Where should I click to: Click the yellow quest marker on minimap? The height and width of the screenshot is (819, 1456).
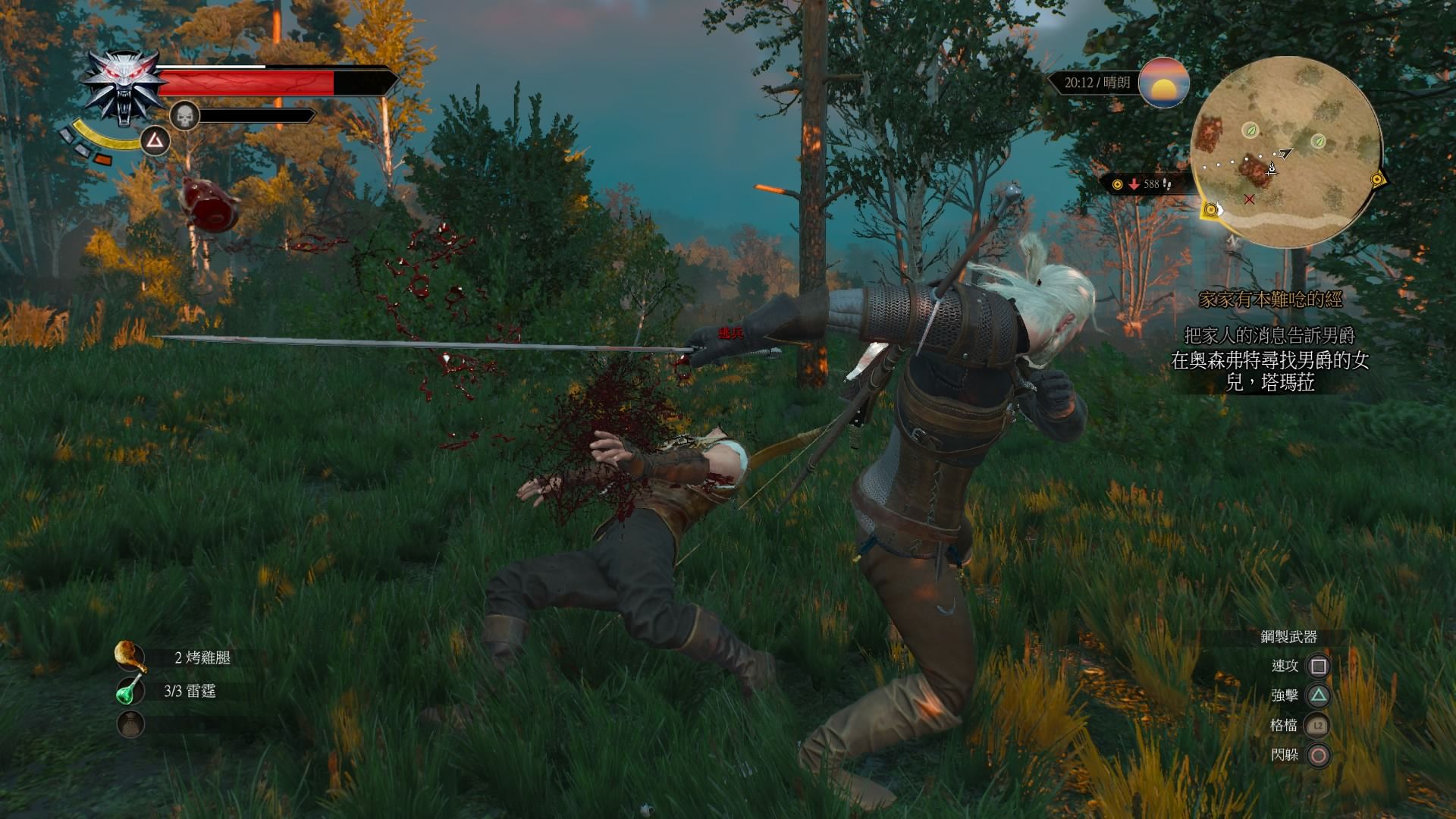1210,210
